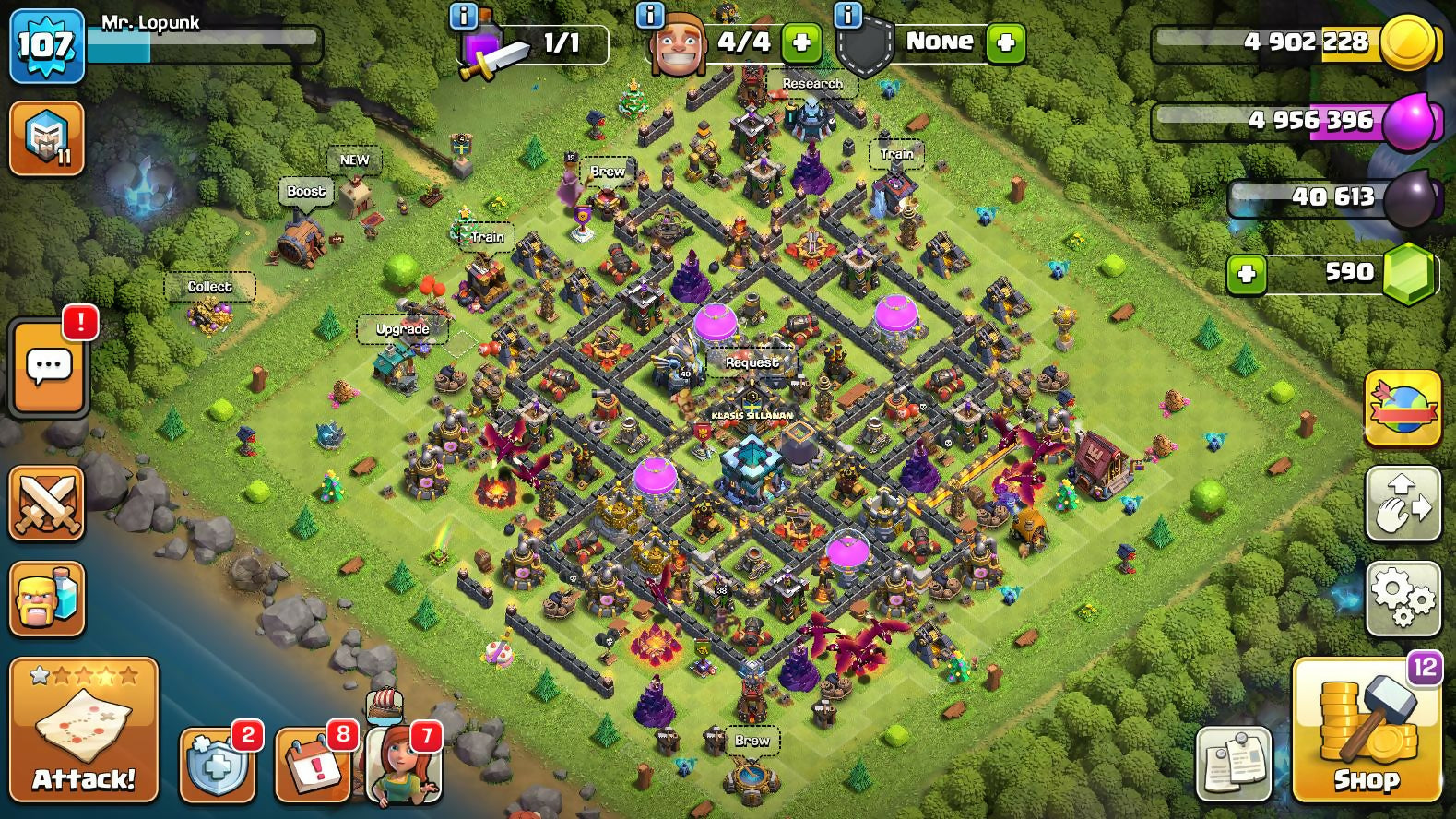Viewport: 1456px width, 819px height.
Task: Tap the Research bubble on the Laboratory
Action: pyautogui.click(x=812, y=84)
